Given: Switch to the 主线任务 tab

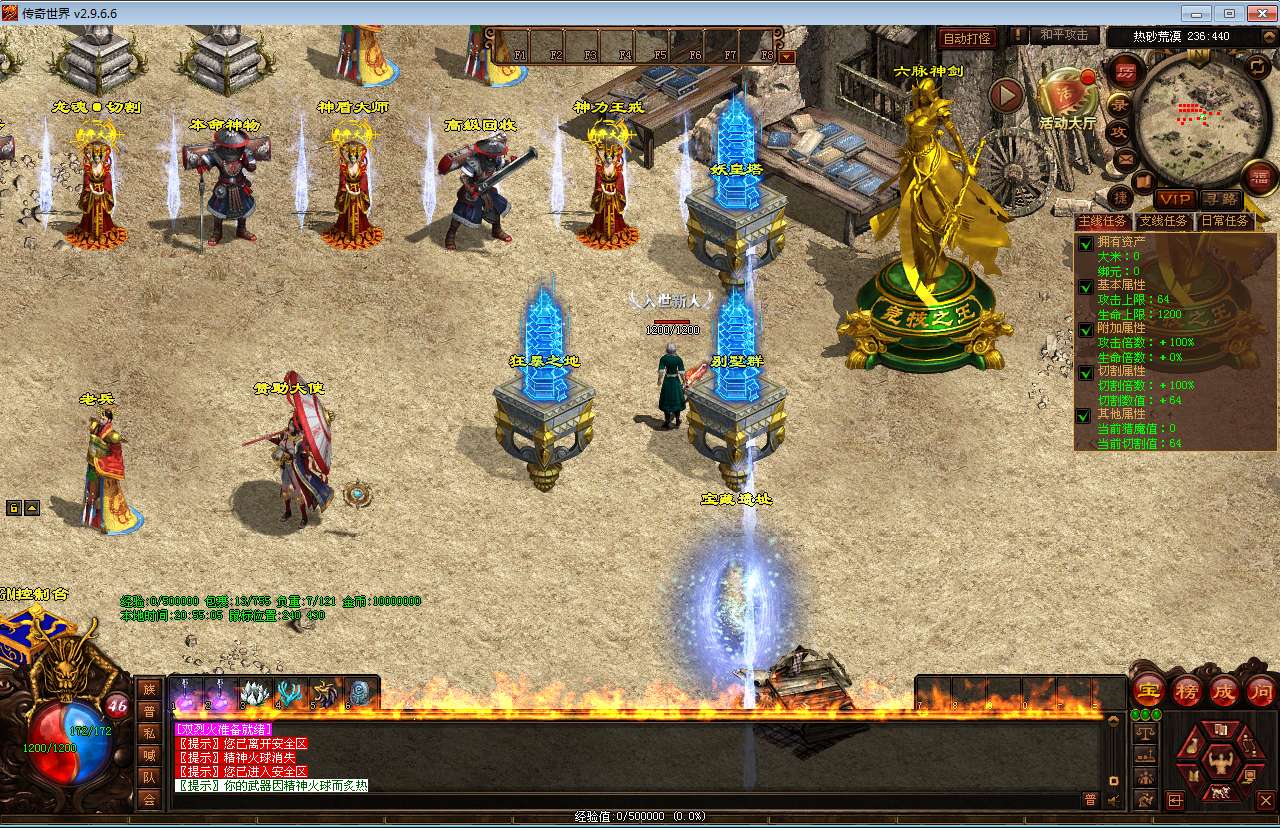Looking at the screenshot, I should [x=1105, y=221].
